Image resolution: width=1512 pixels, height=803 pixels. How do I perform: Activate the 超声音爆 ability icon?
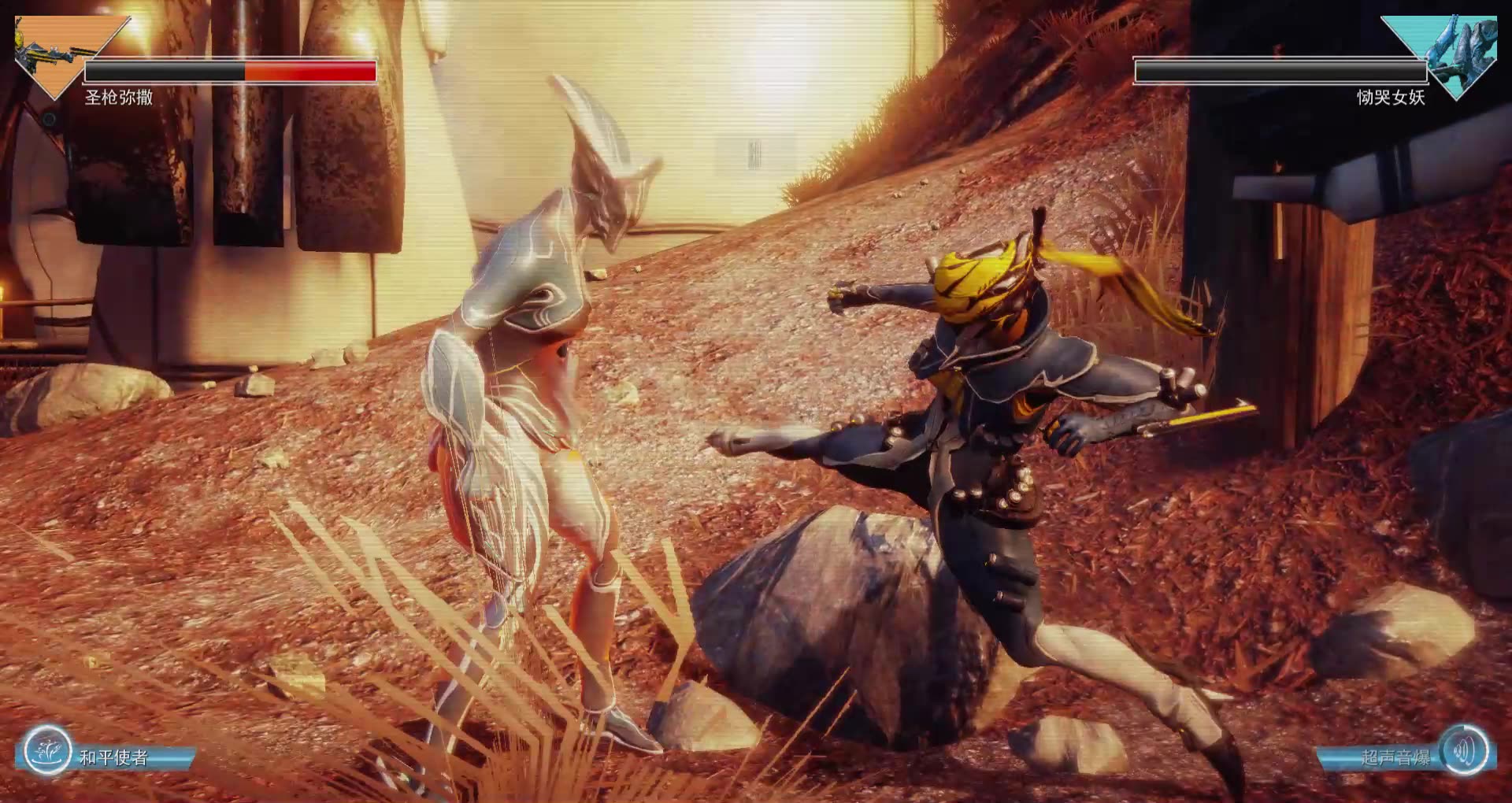point(1464,750)
